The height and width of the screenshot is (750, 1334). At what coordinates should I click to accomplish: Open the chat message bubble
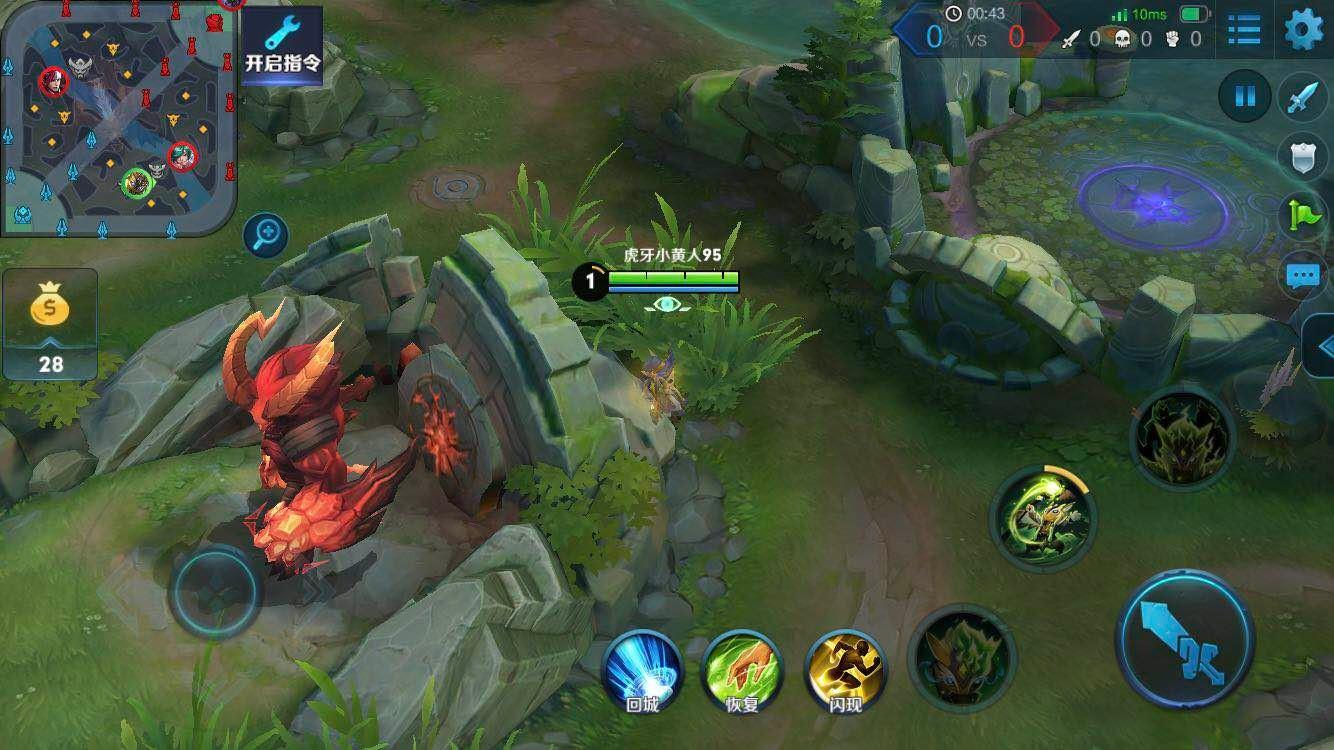[x=1304, y=275]
